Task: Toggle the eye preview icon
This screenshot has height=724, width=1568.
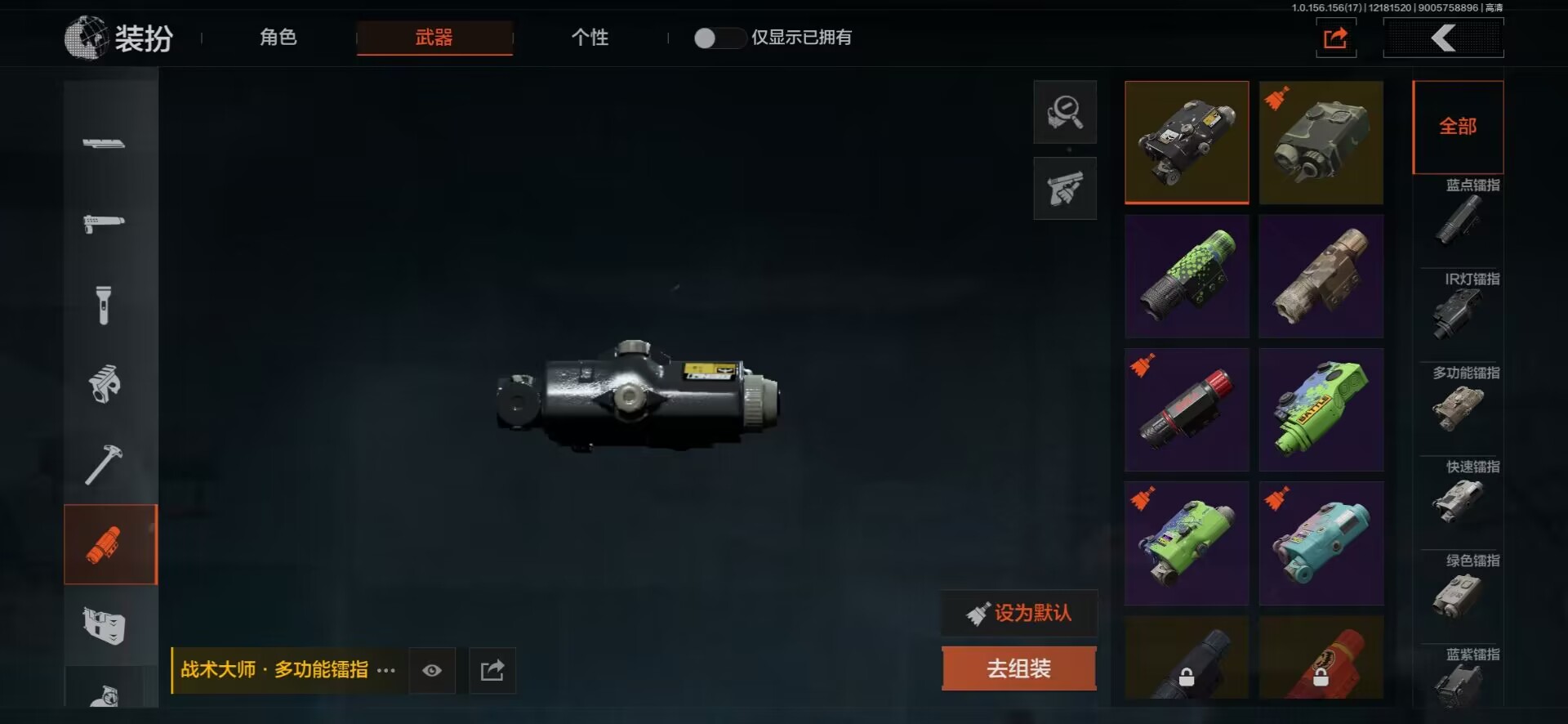Action: click(432, 671)
